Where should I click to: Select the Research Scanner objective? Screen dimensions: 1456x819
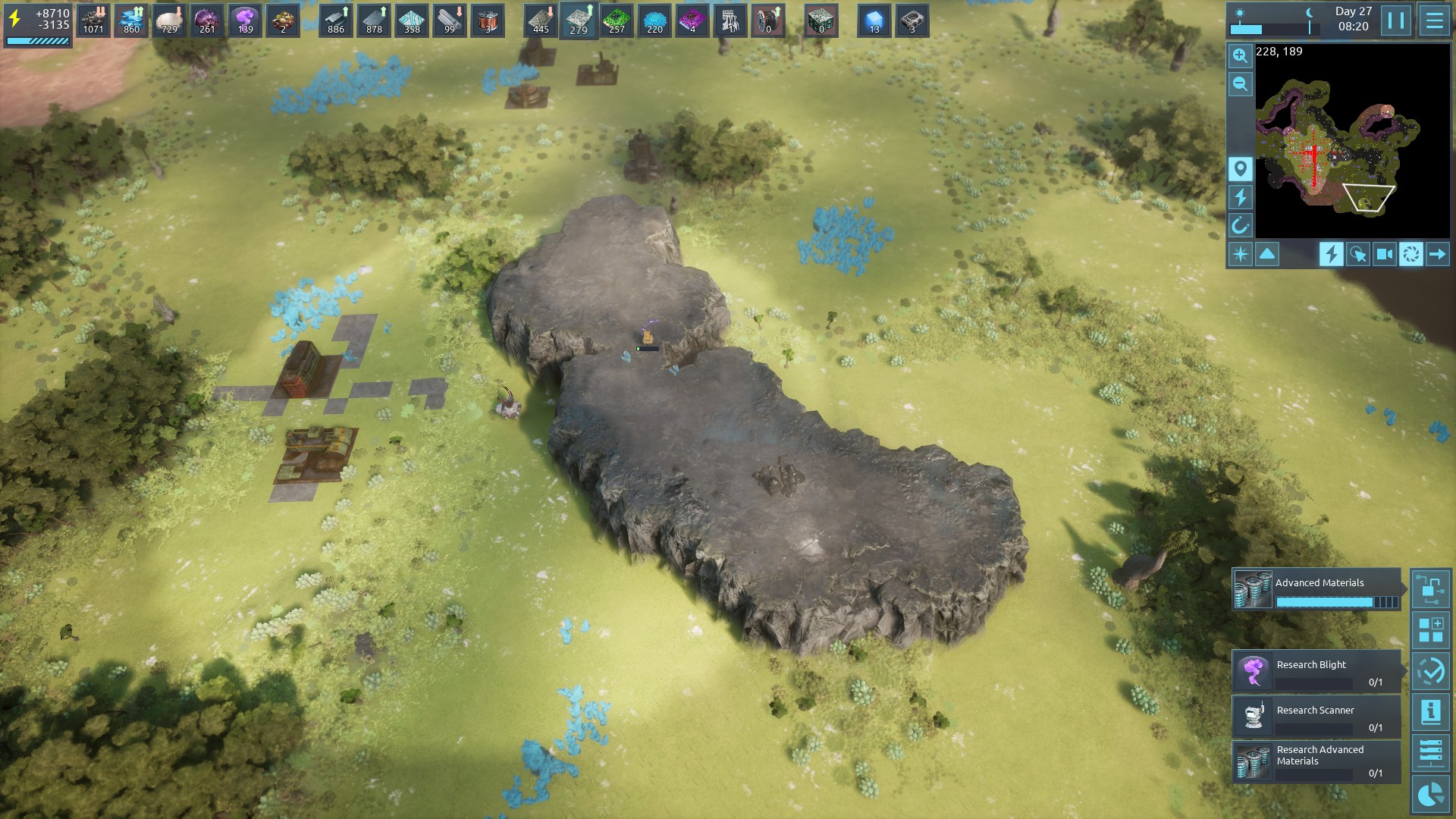click(1316, 717)
